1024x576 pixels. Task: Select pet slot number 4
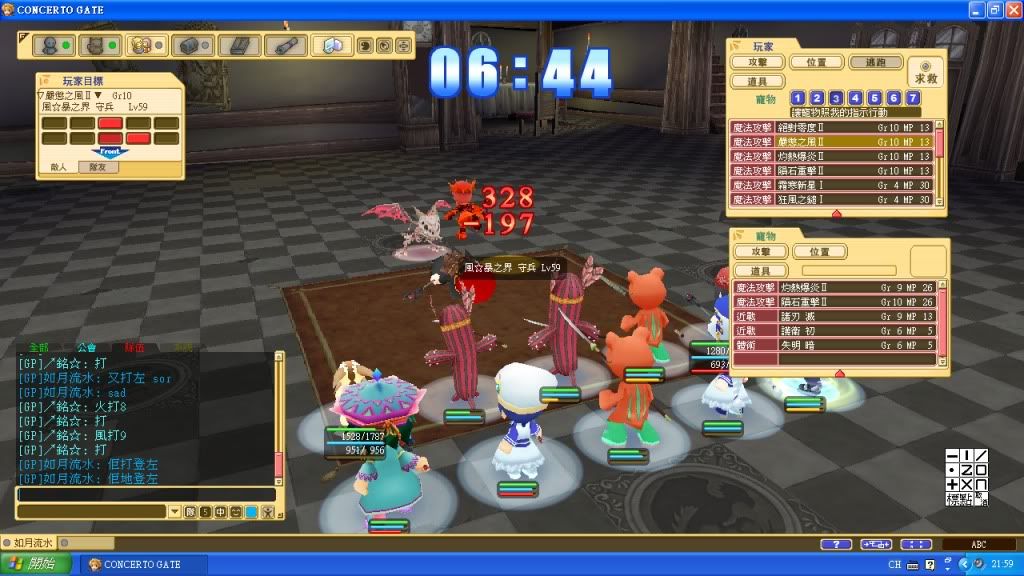point(856,98)
